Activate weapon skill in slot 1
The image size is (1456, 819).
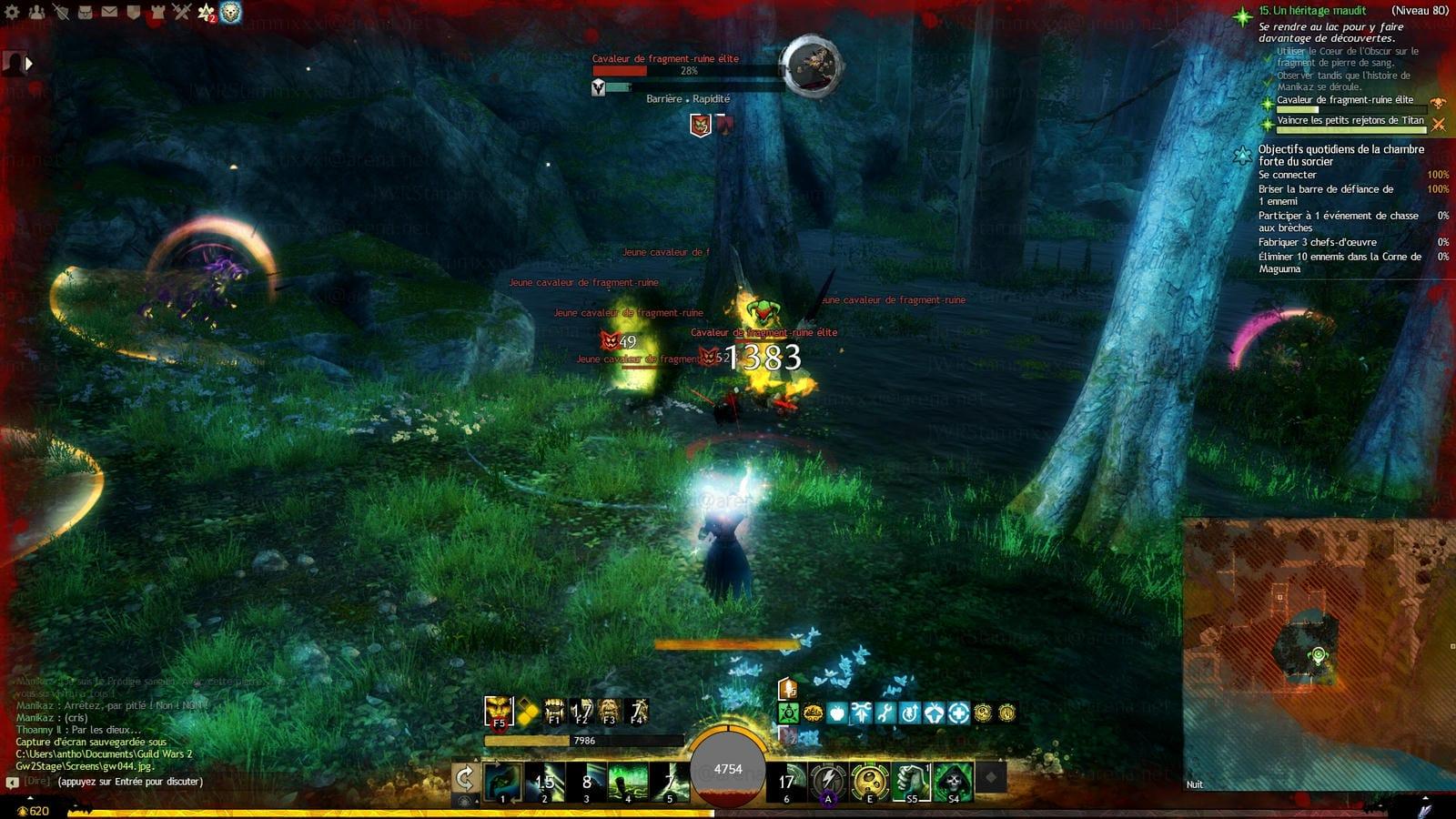[502, 782]
